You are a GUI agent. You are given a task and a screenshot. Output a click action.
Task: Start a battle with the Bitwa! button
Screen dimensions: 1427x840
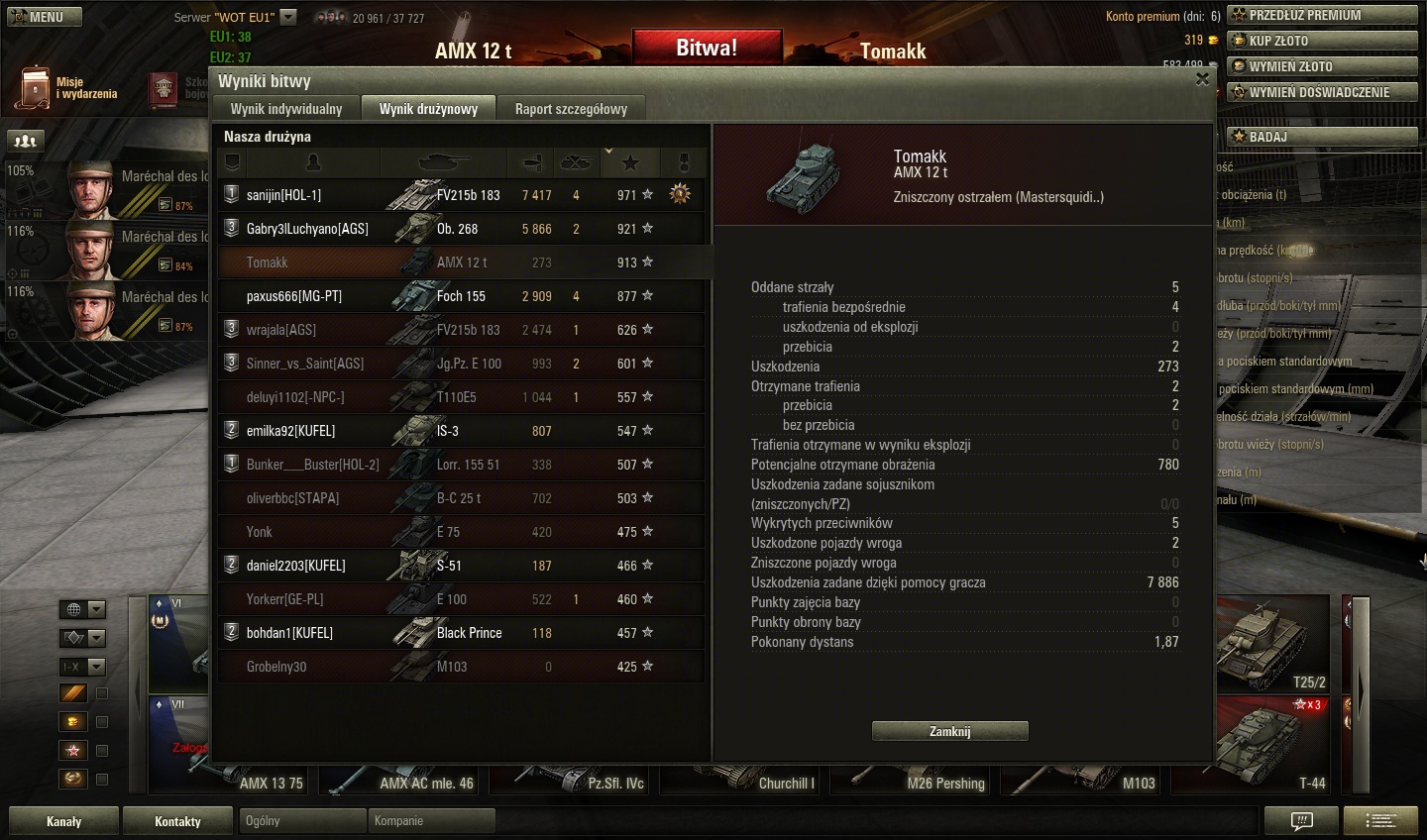click(x=707, y=48)
